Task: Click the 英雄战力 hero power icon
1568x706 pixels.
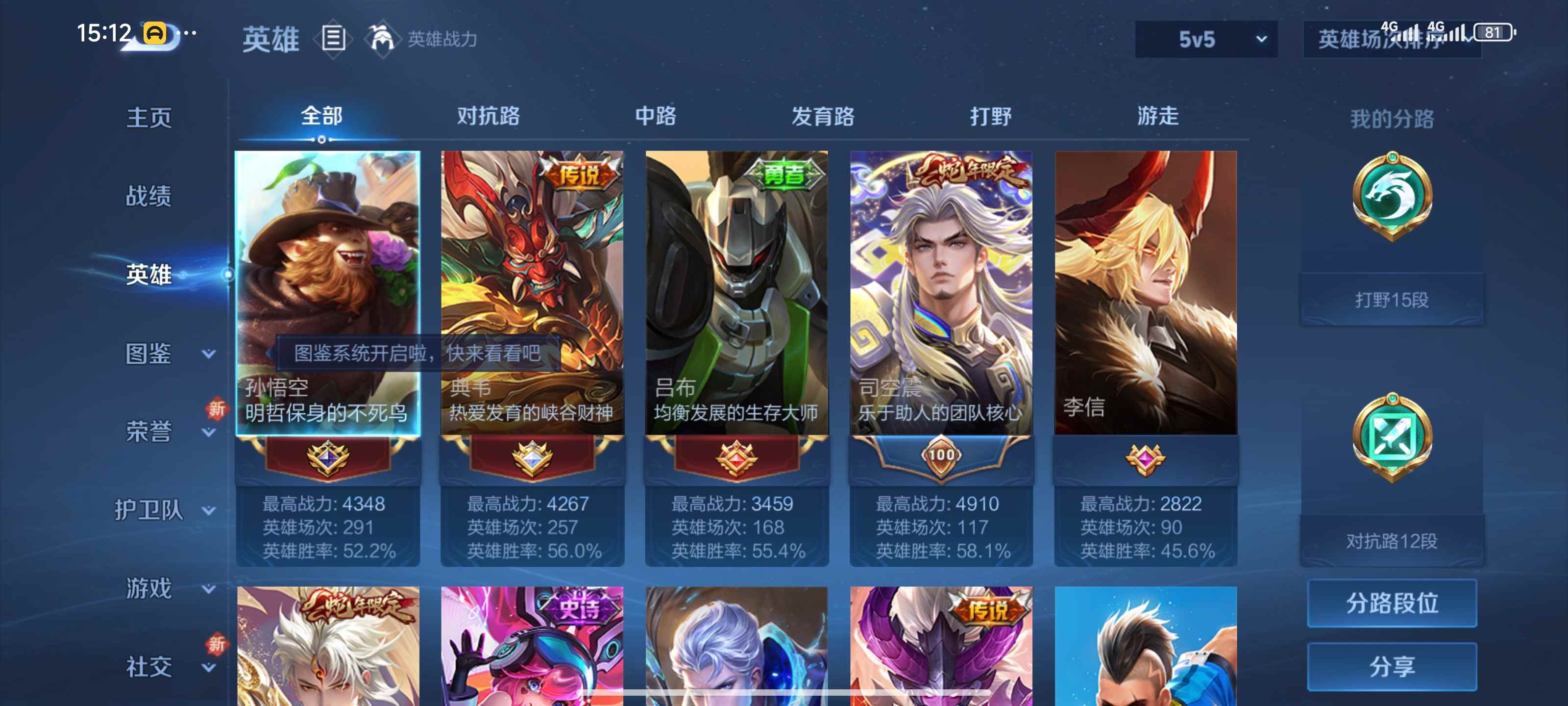Action: click(380, 39)
